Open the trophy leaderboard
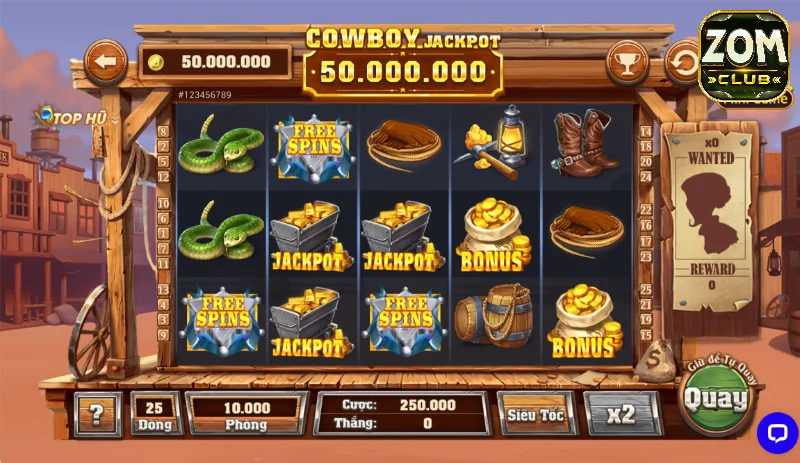Viewport: 800px width, 463px height. tap(626, 62)
